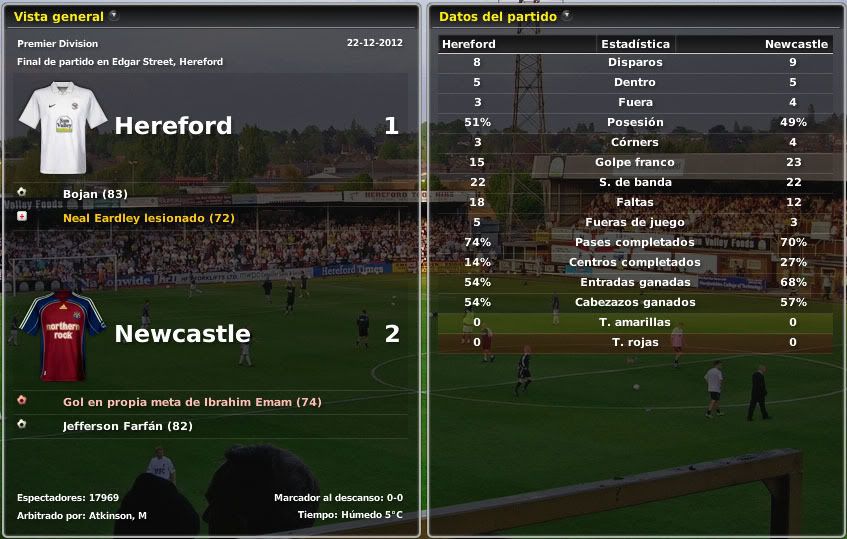Open the Premier Division competition link

[x=57, y=44]
